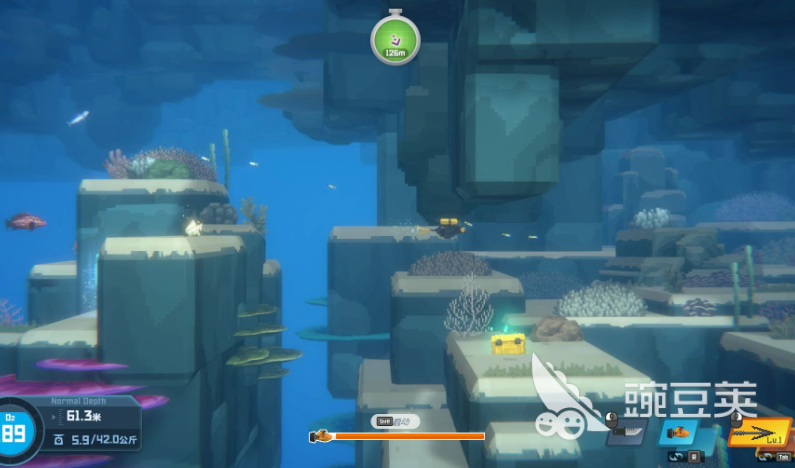Select the diving knife weapon slot

pos(626,433)
